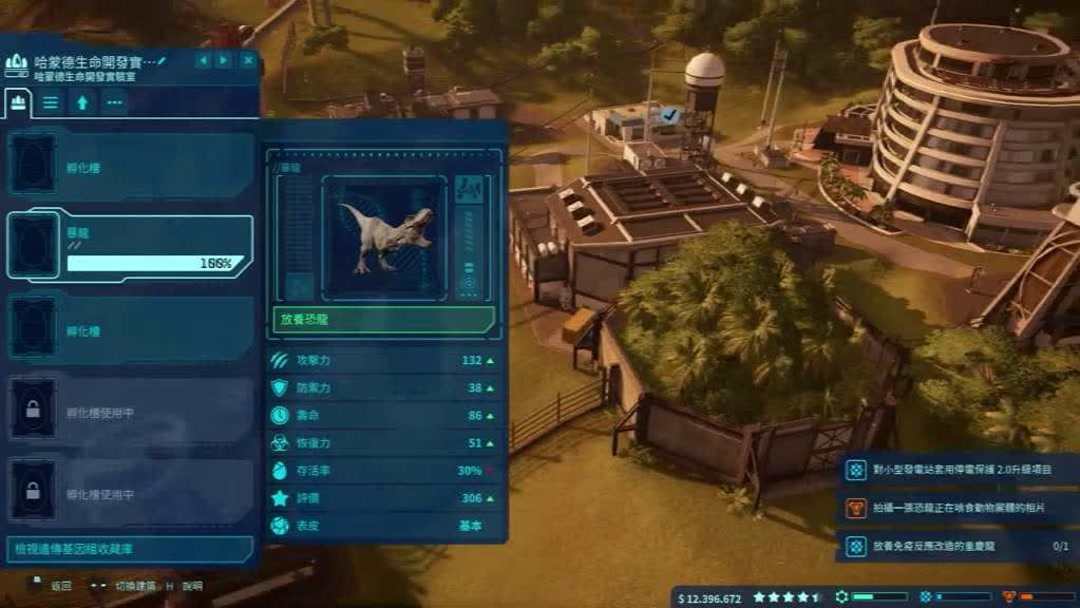Screen dimensions: 1080x608
Task: Click the green 放養恐龍 release dinosaur button
Action: 383,320
